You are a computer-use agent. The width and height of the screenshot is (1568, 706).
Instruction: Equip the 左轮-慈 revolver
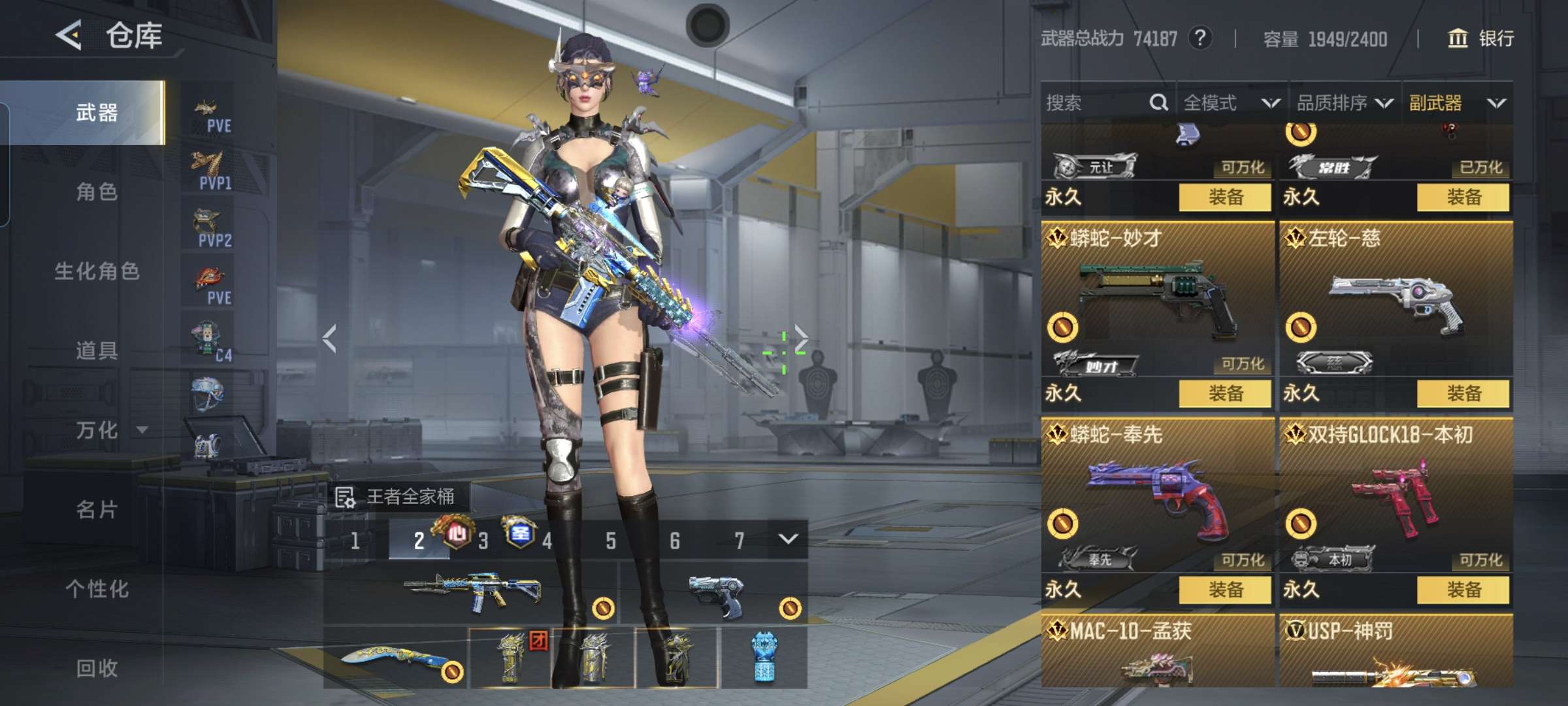pyautogui.click(x=1463, y=394)
